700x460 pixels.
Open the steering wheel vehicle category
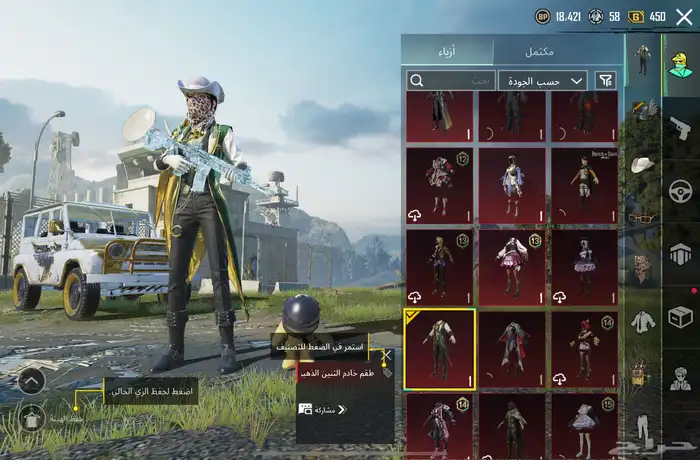pos(680,190)
